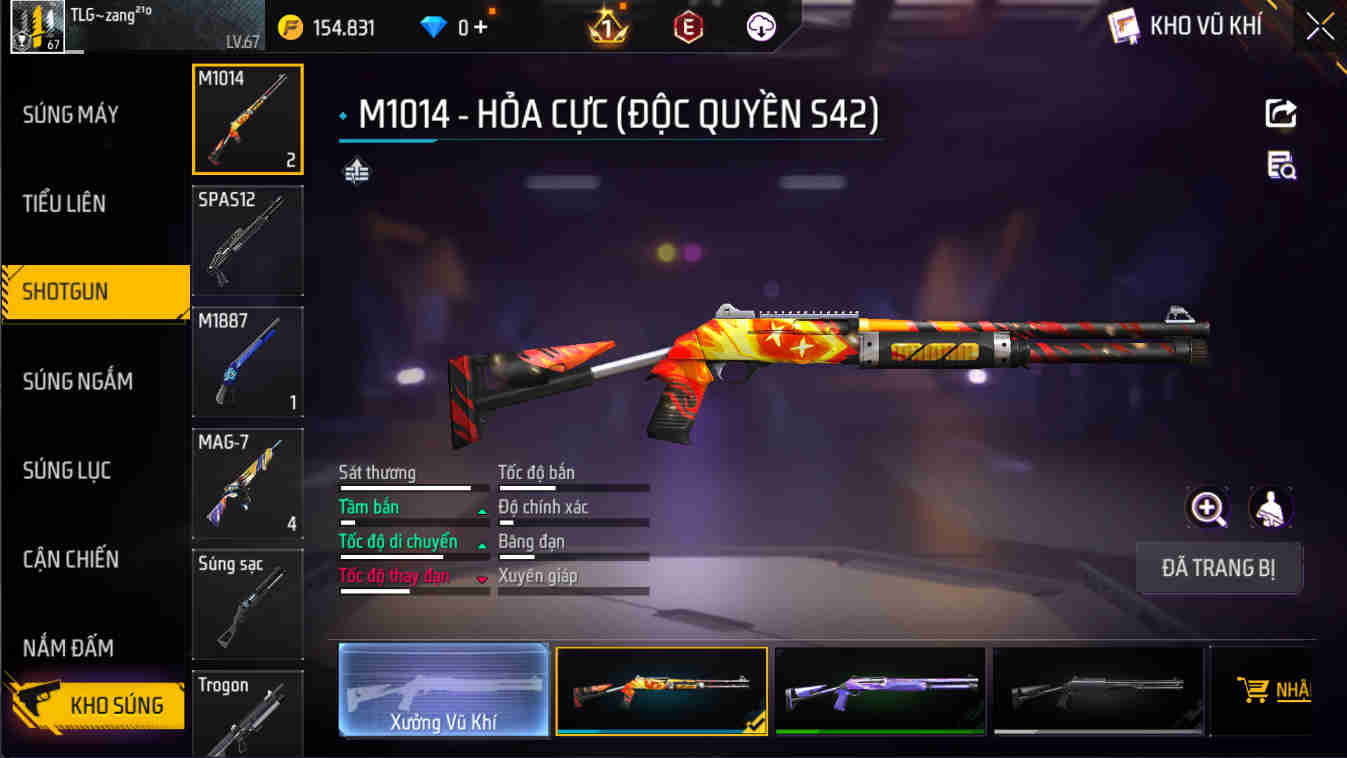1347x758 pixels.
Task: Zoom the weapon preview with magnifier icon
Action: click(x=1208, y=508)
